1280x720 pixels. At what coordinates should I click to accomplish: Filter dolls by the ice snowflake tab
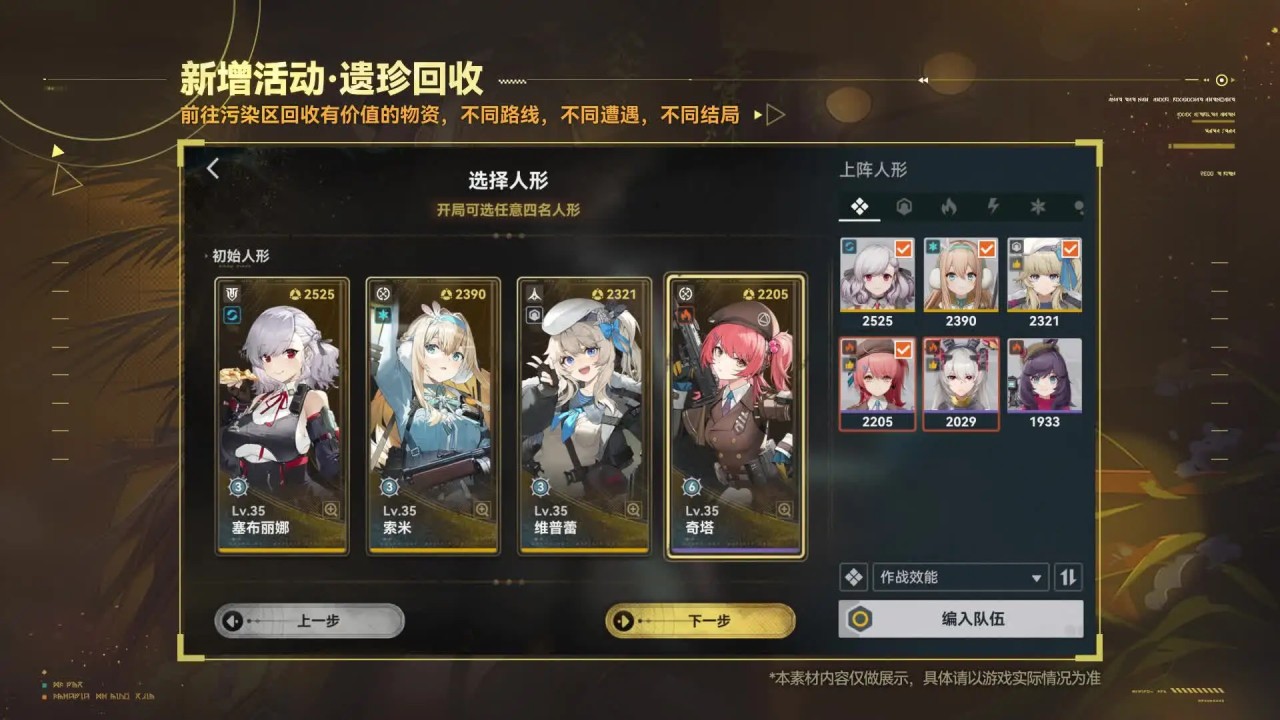1038,207
